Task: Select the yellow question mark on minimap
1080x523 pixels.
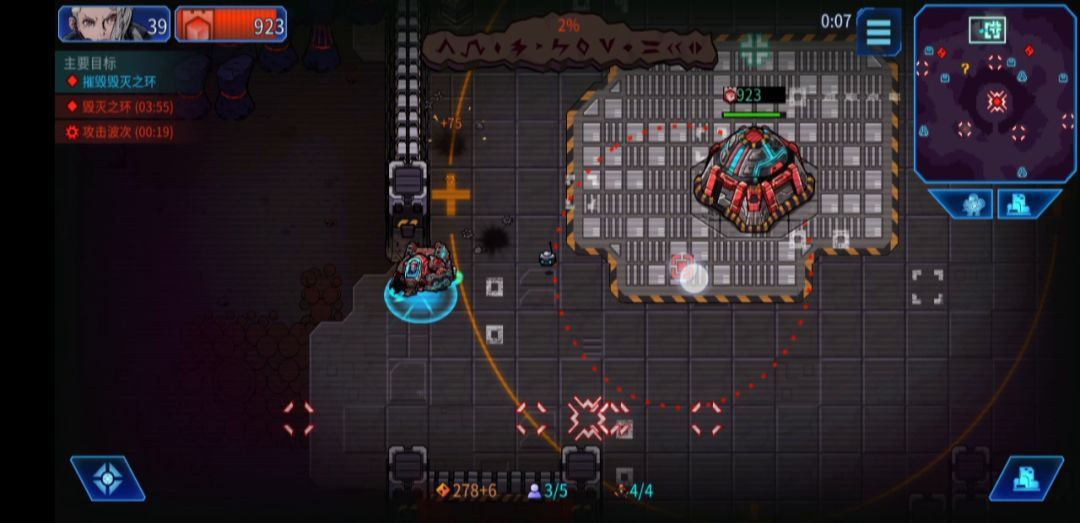Action: tap(965, 69)
